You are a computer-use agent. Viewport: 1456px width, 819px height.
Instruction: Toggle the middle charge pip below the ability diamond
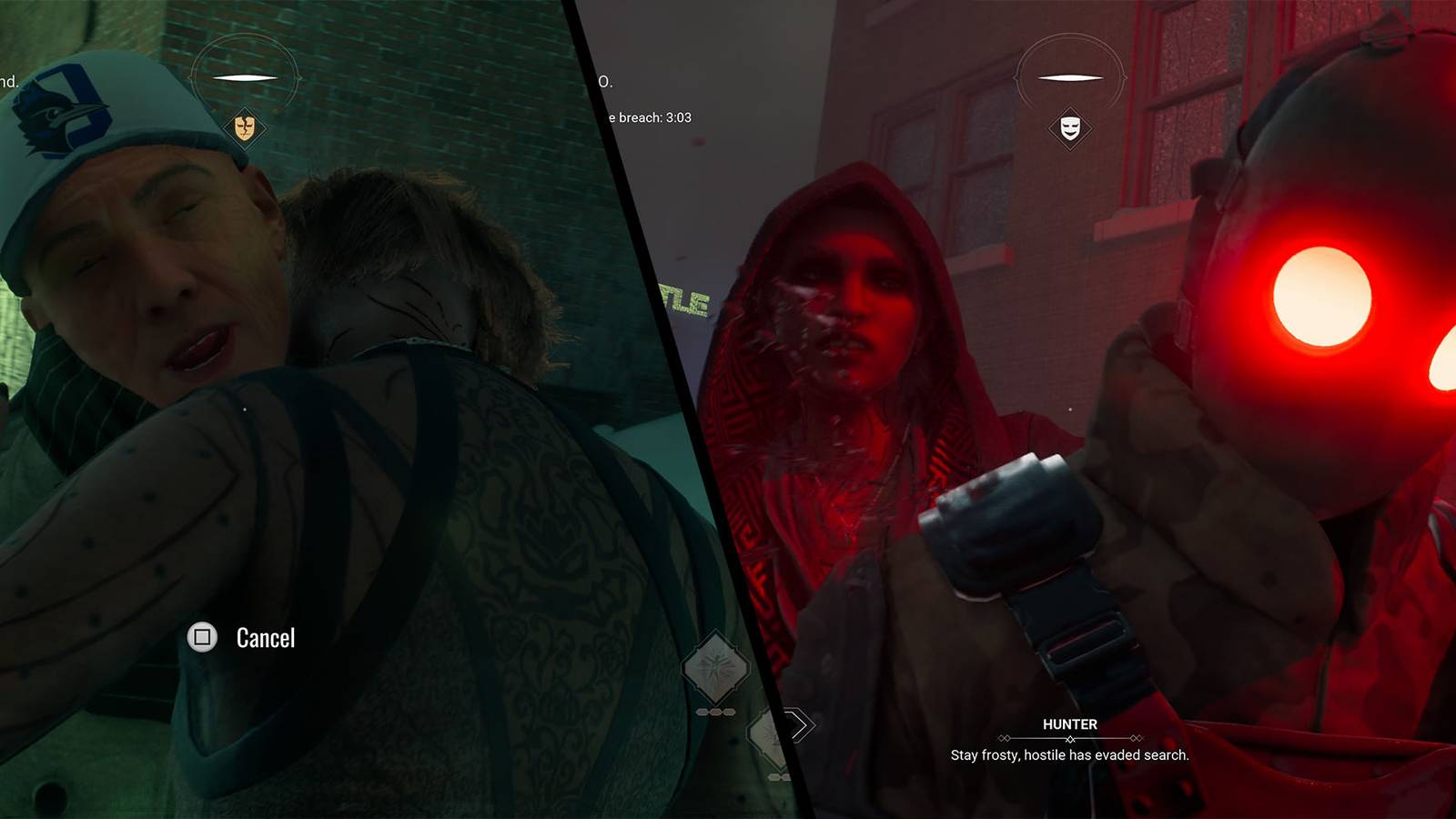tap(716, 712)
